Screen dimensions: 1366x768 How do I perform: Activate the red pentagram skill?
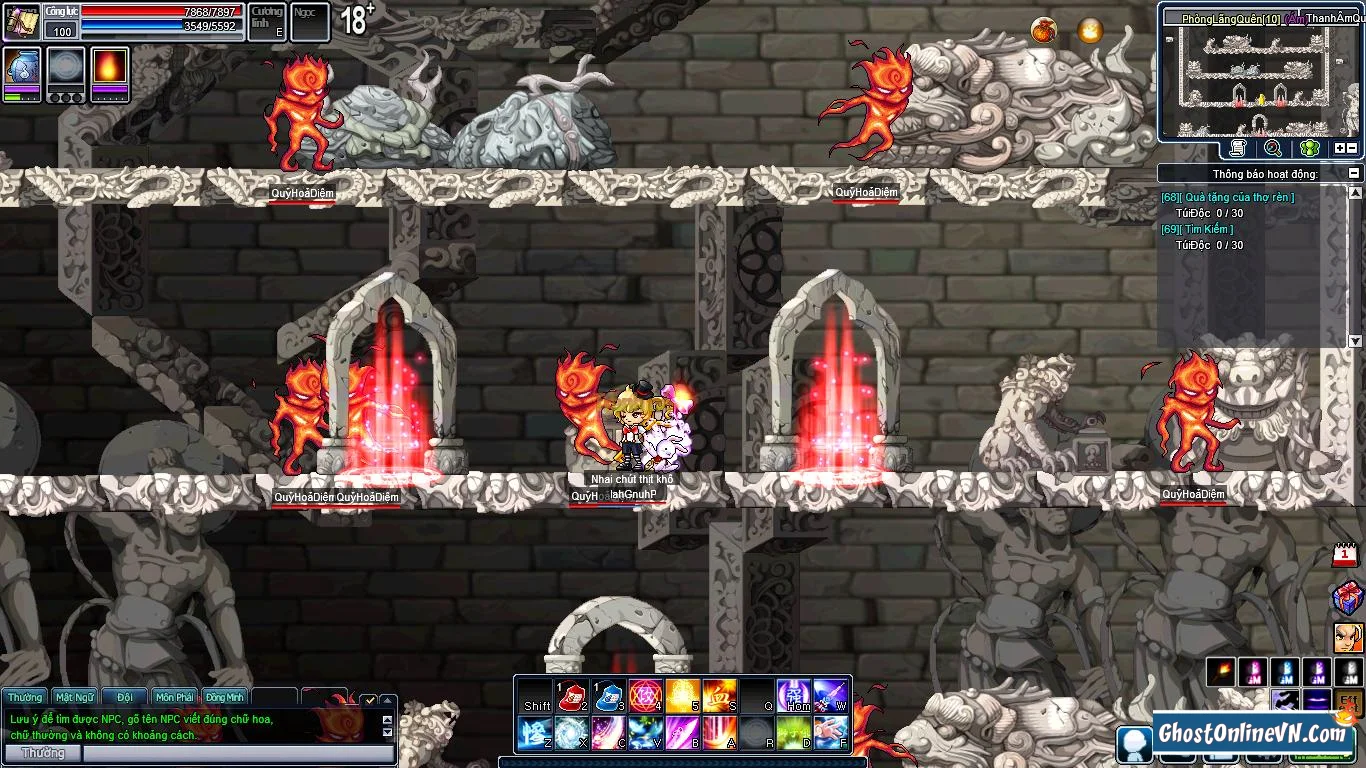645,696
